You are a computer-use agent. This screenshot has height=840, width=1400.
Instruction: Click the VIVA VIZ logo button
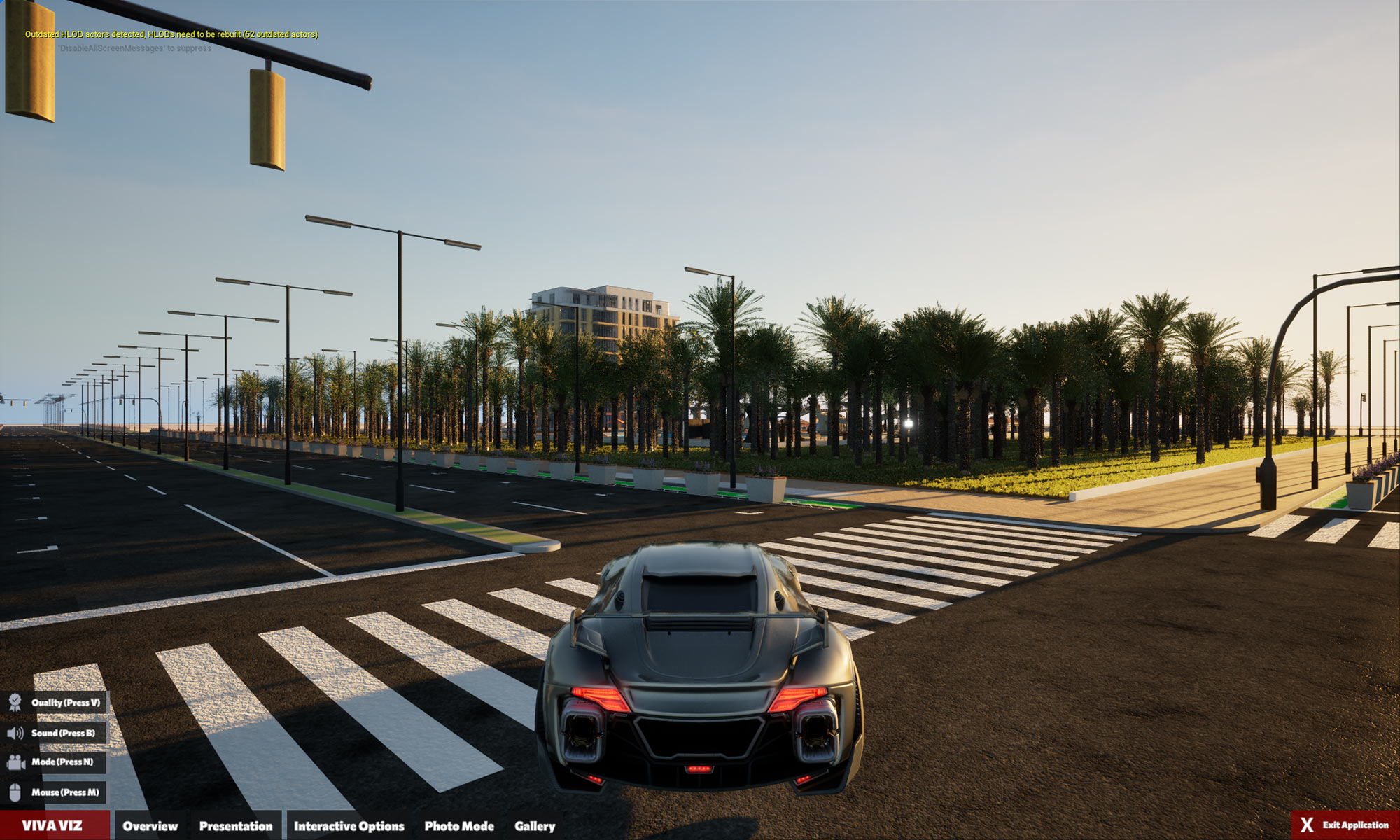click(53, 826)
